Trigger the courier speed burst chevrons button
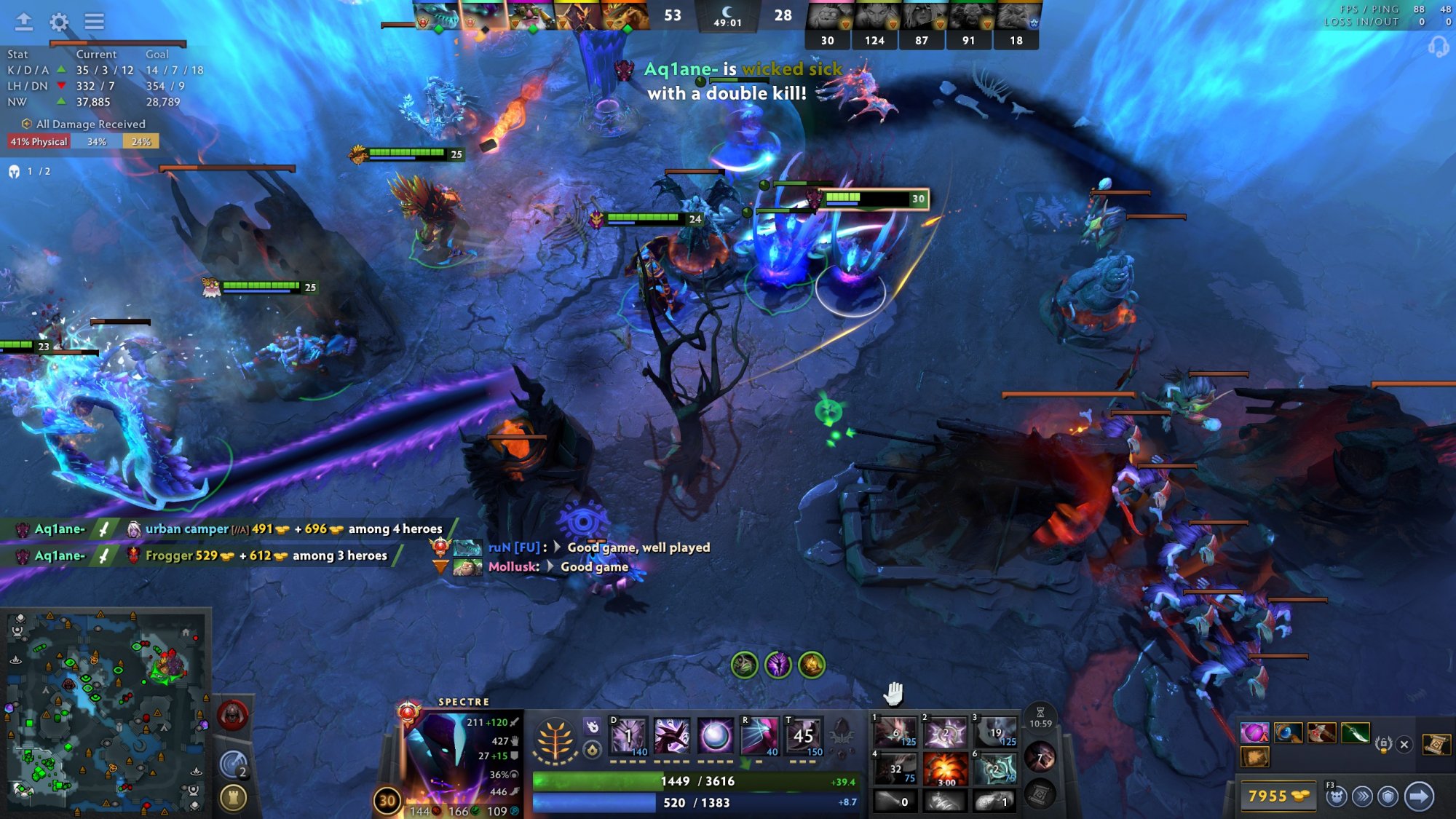The height and width of the screenshot is (819, 1456). pos(1362,796)
